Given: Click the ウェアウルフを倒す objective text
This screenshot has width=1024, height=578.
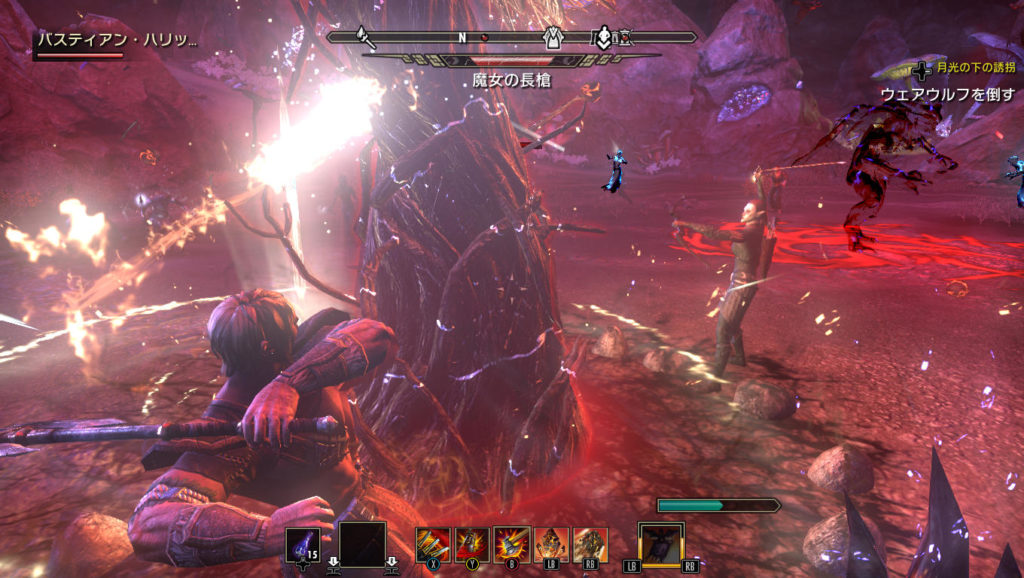Looking at the screenshot, I should [x=947, y=93].
